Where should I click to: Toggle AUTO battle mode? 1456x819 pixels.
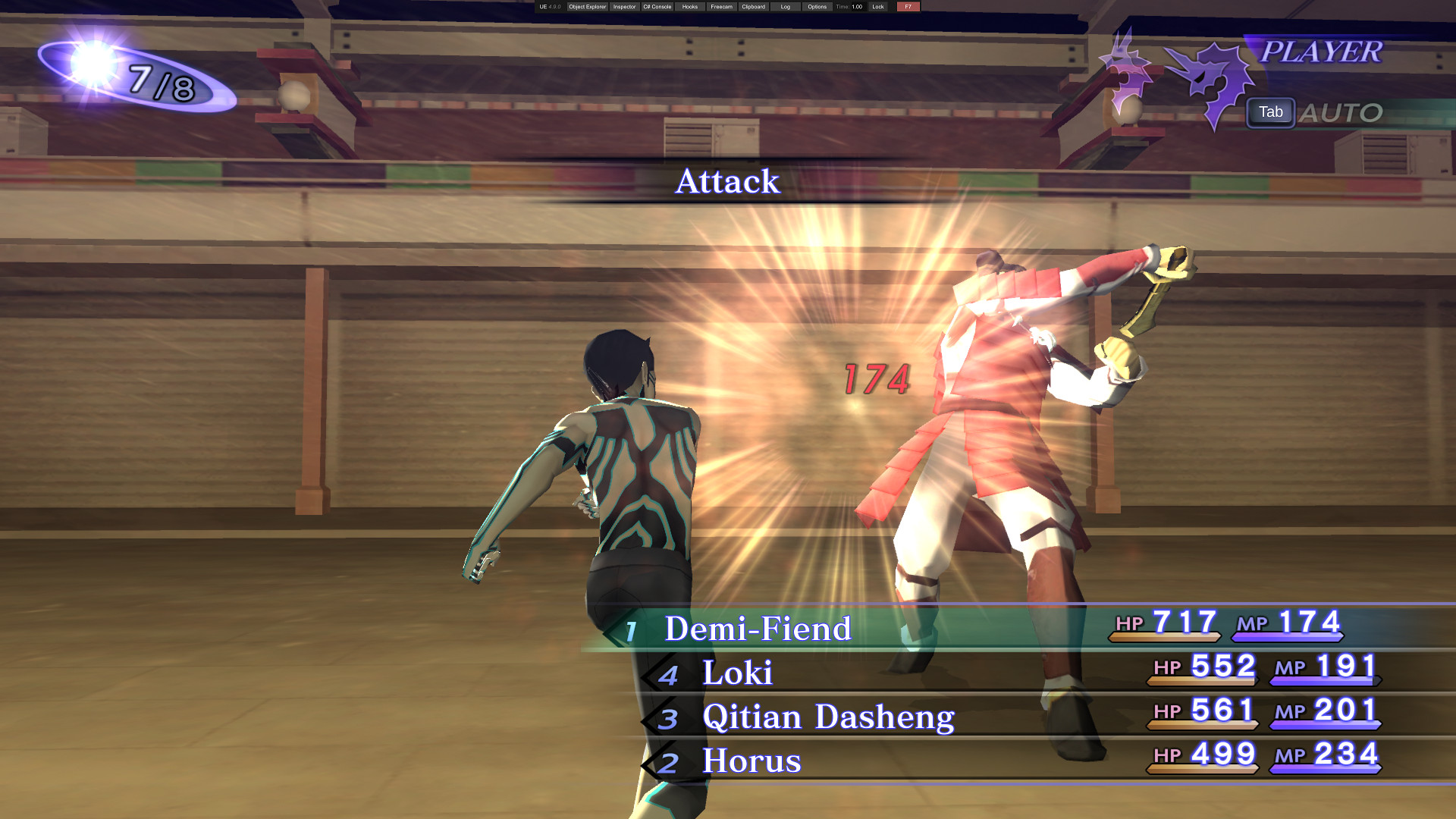tap(1344, 112)
